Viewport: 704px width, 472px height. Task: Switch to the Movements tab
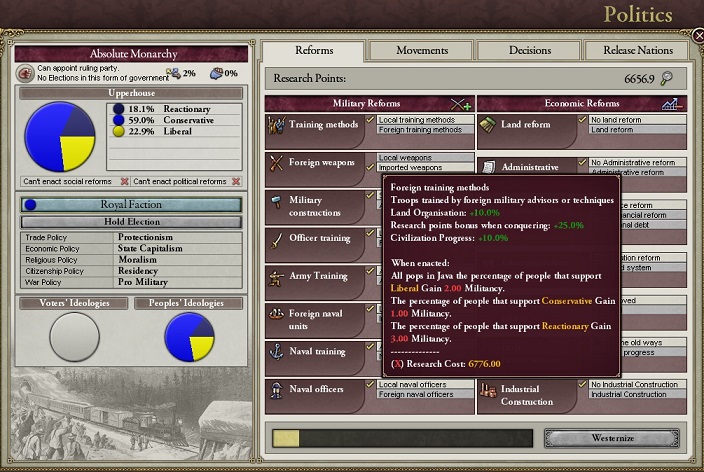421,50
